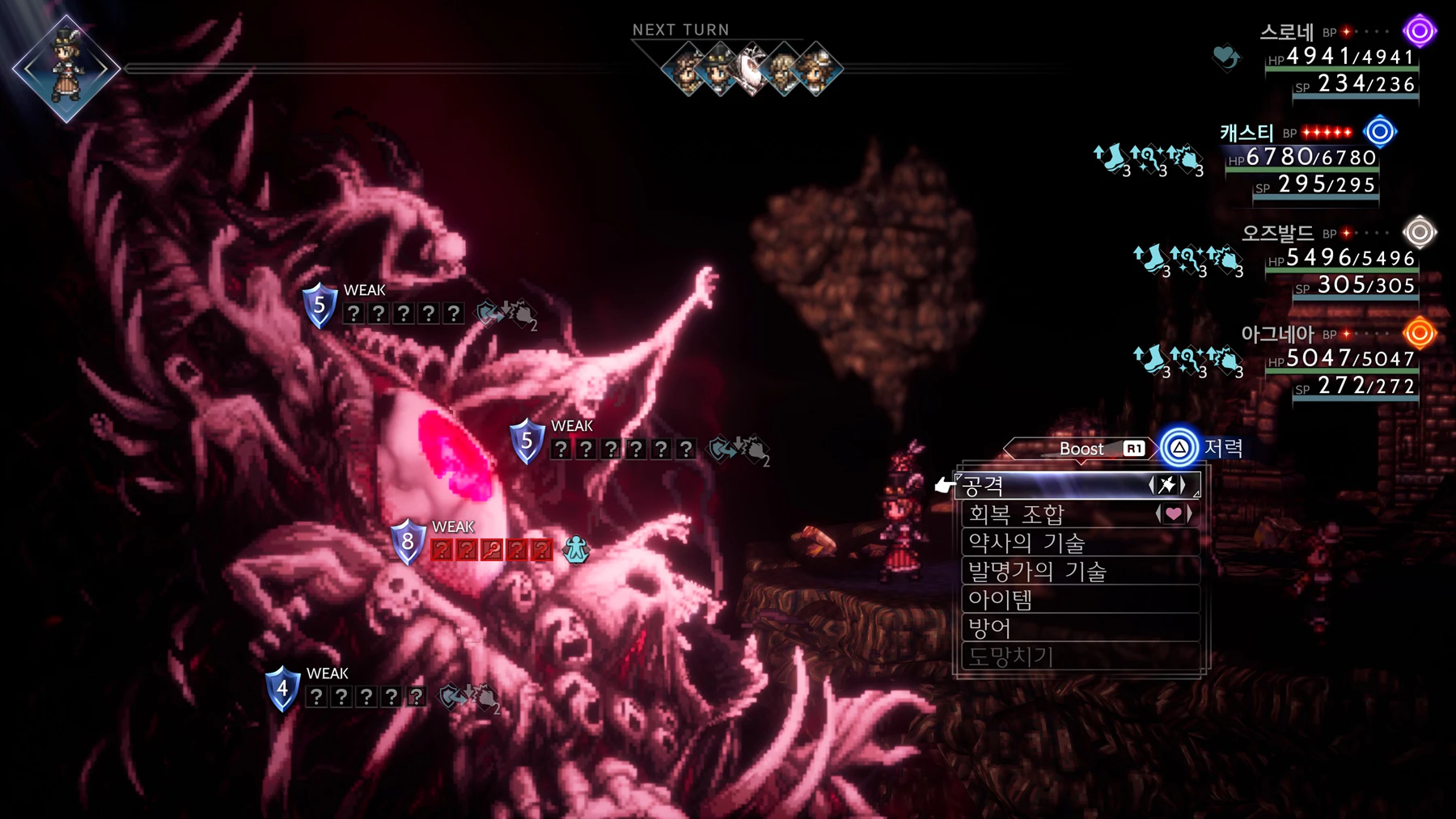Click the heart toggle on 회복 조합
The width and height of the screenshot is (1456, 819).
1173,513
